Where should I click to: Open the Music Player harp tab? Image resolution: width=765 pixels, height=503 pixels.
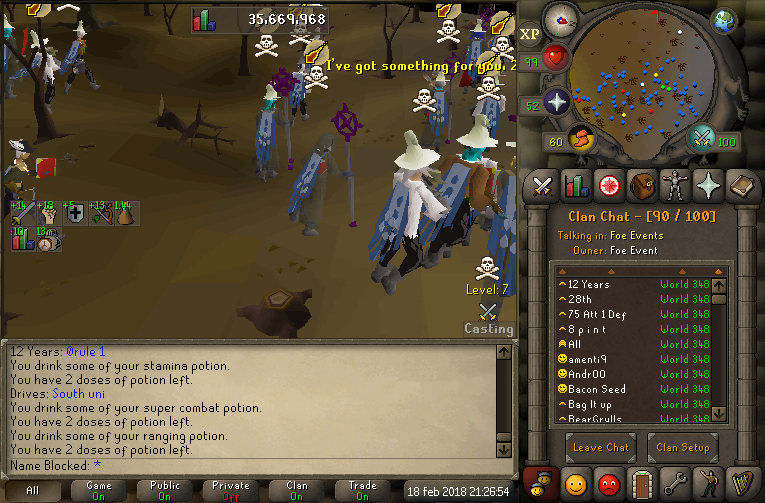(x=741, y=484)
